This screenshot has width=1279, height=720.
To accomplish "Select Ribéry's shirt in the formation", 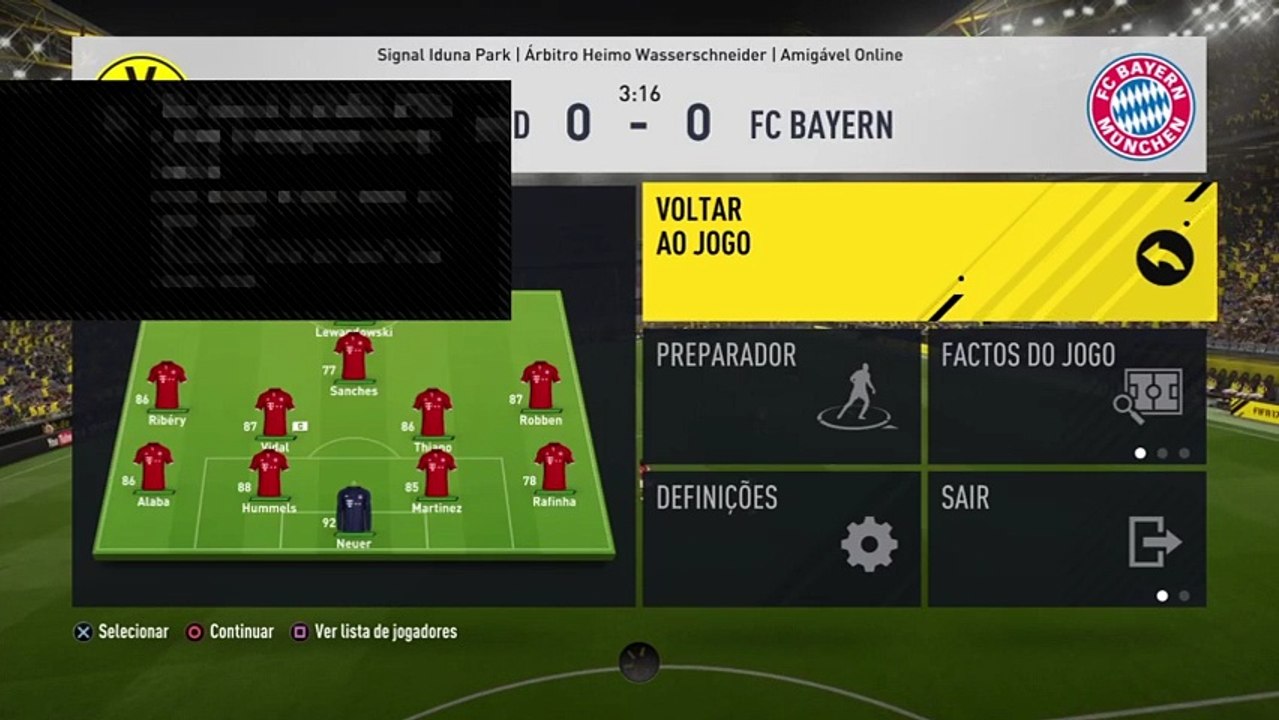I will (x=167, y=386).
